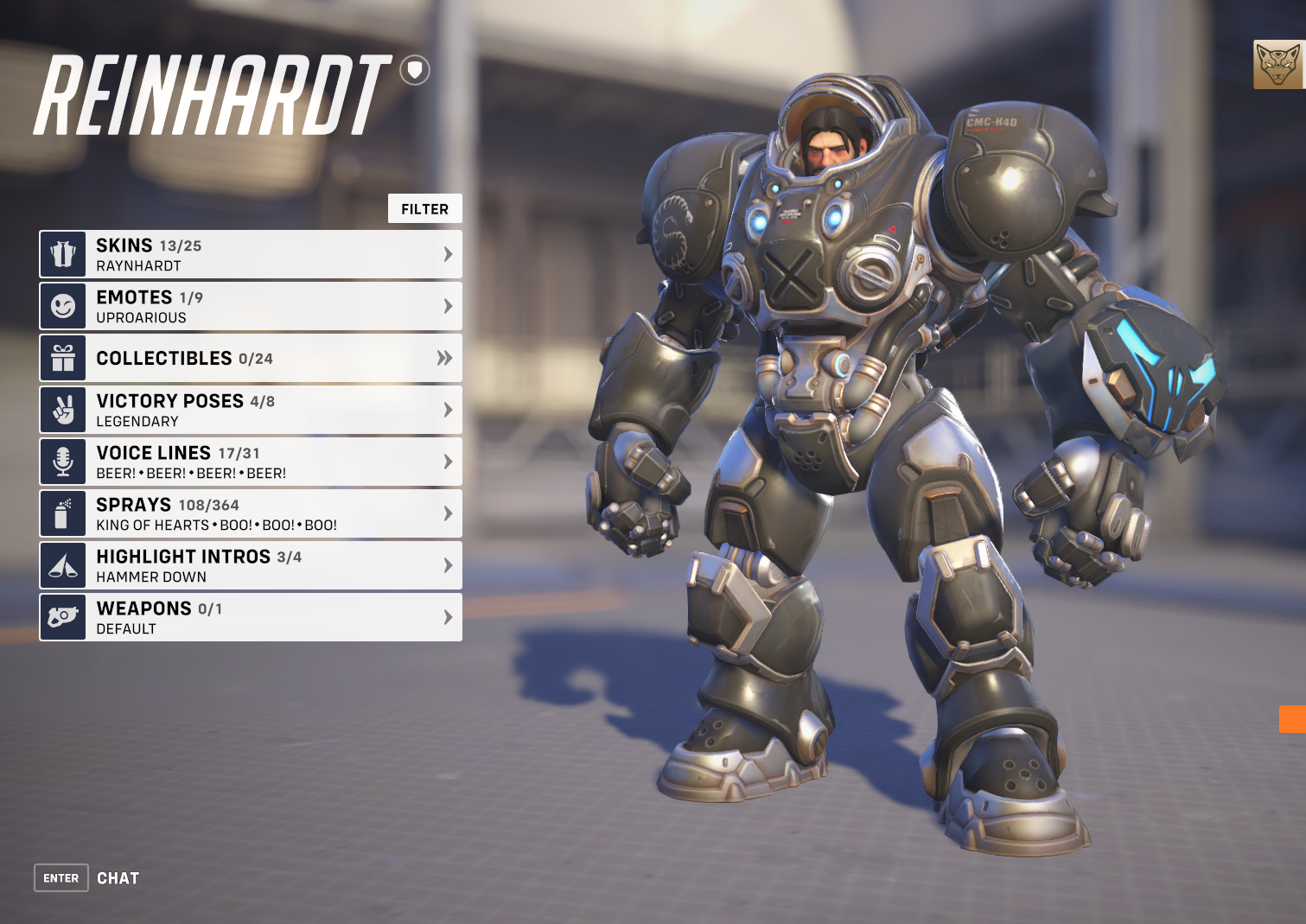Open the Filter options
The width and height of the screenshot is (1306, 924).
click(424, 208)
